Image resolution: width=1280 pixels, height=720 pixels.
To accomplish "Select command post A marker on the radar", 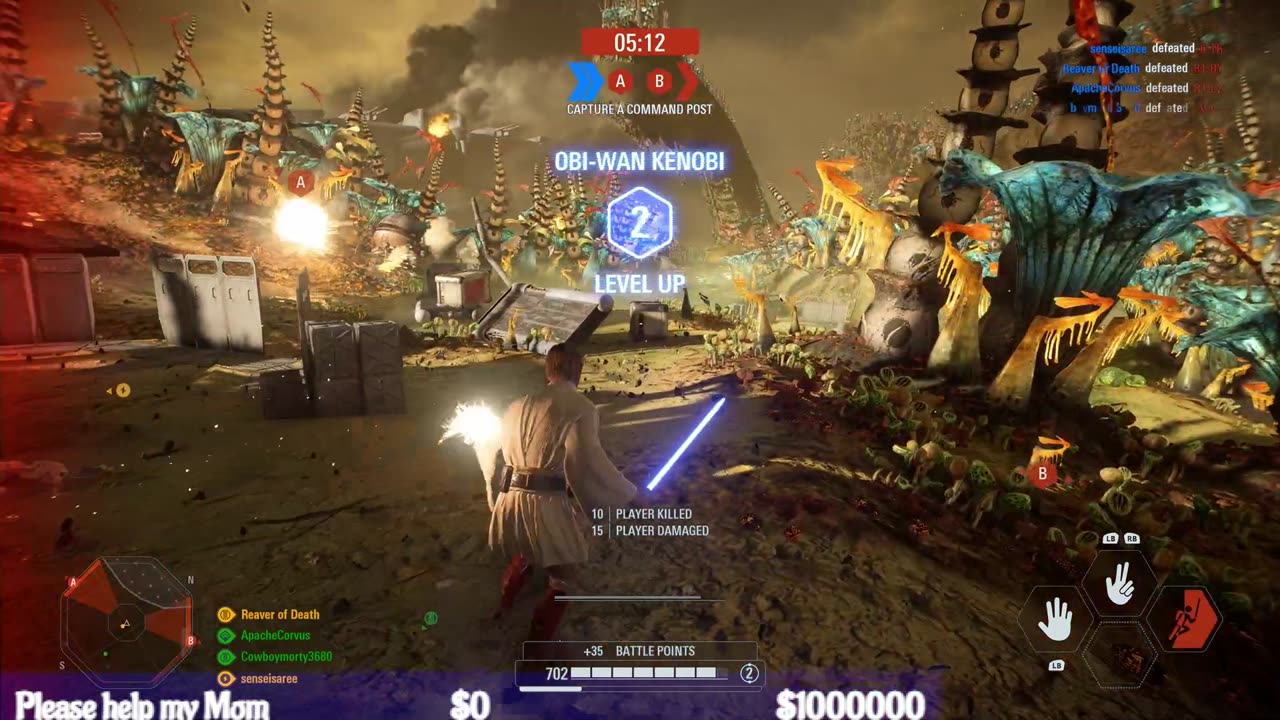I will click(73, 581).
